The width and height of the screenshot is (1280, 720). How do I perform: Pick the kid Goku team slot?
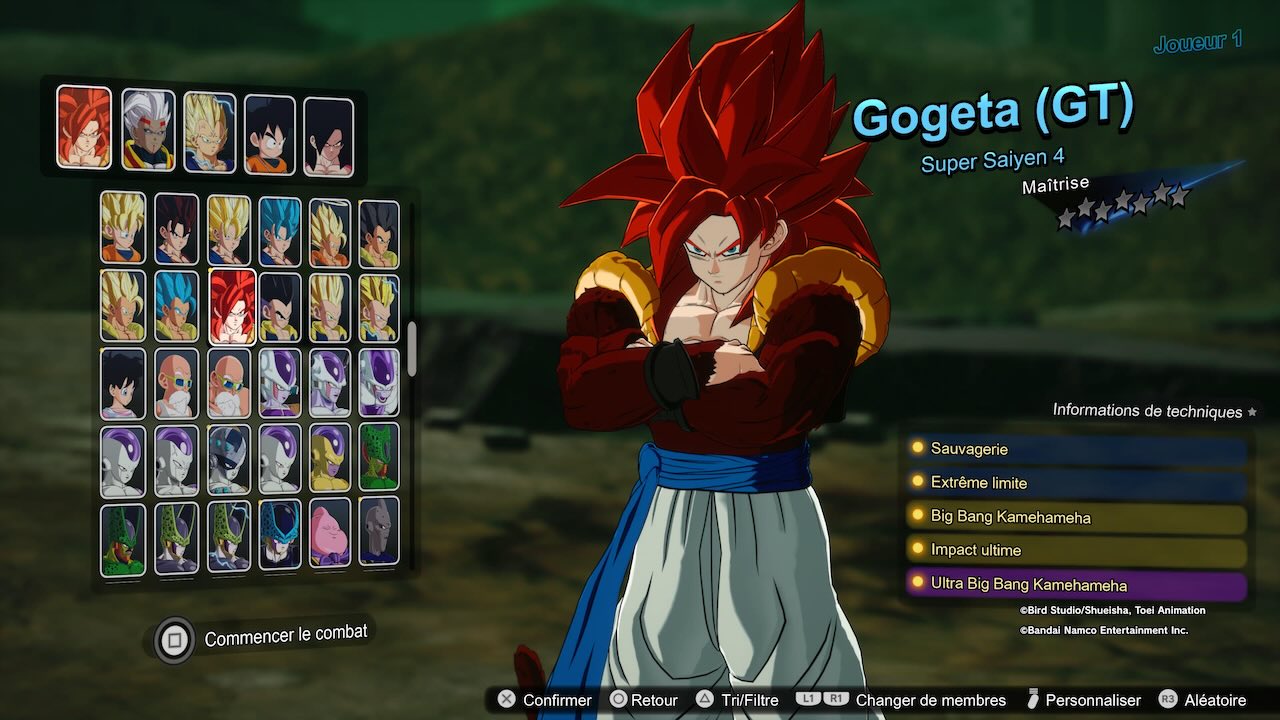(x=270, y=134)
